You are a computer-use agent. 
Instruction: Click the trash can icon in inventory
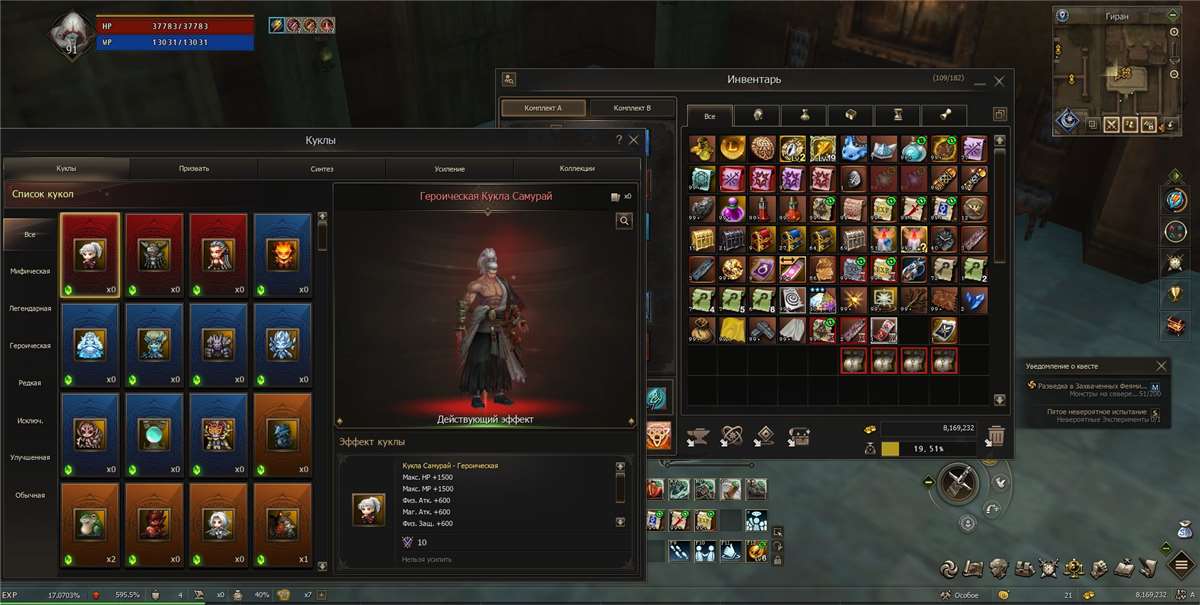click(996, 436)
